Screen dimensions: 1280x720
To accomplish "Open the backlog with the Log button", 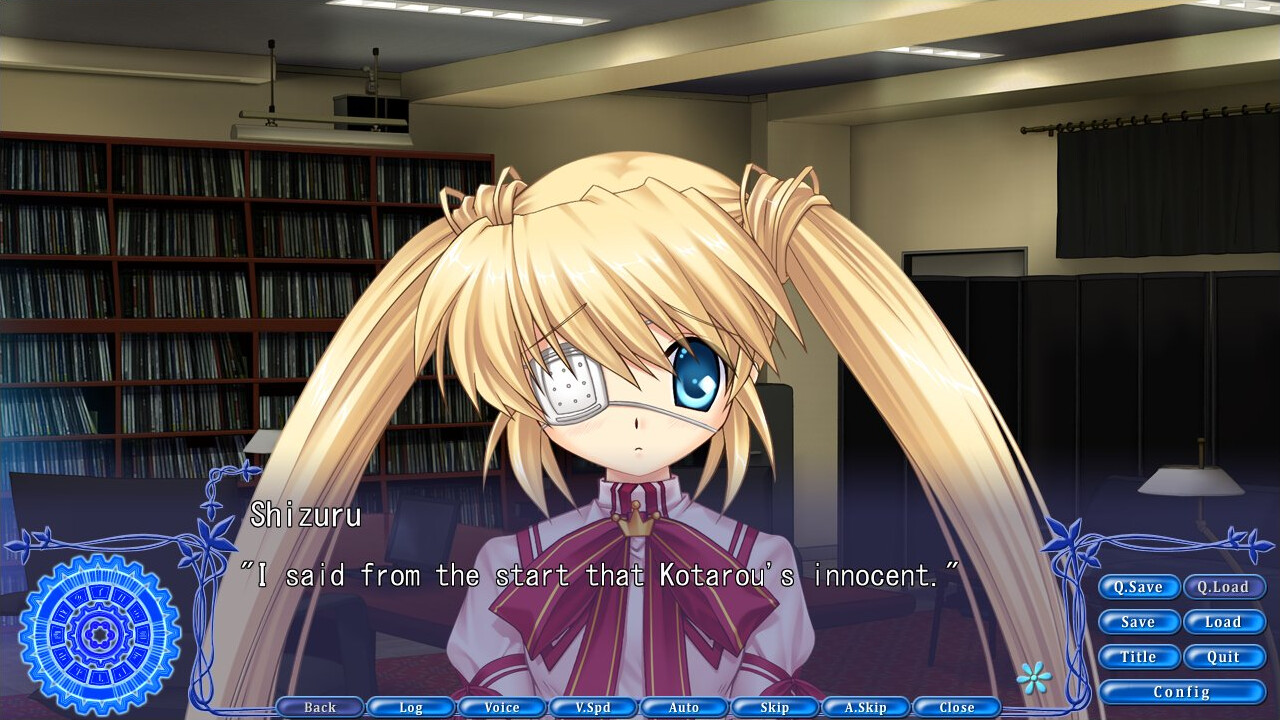I will coord(411,707).
